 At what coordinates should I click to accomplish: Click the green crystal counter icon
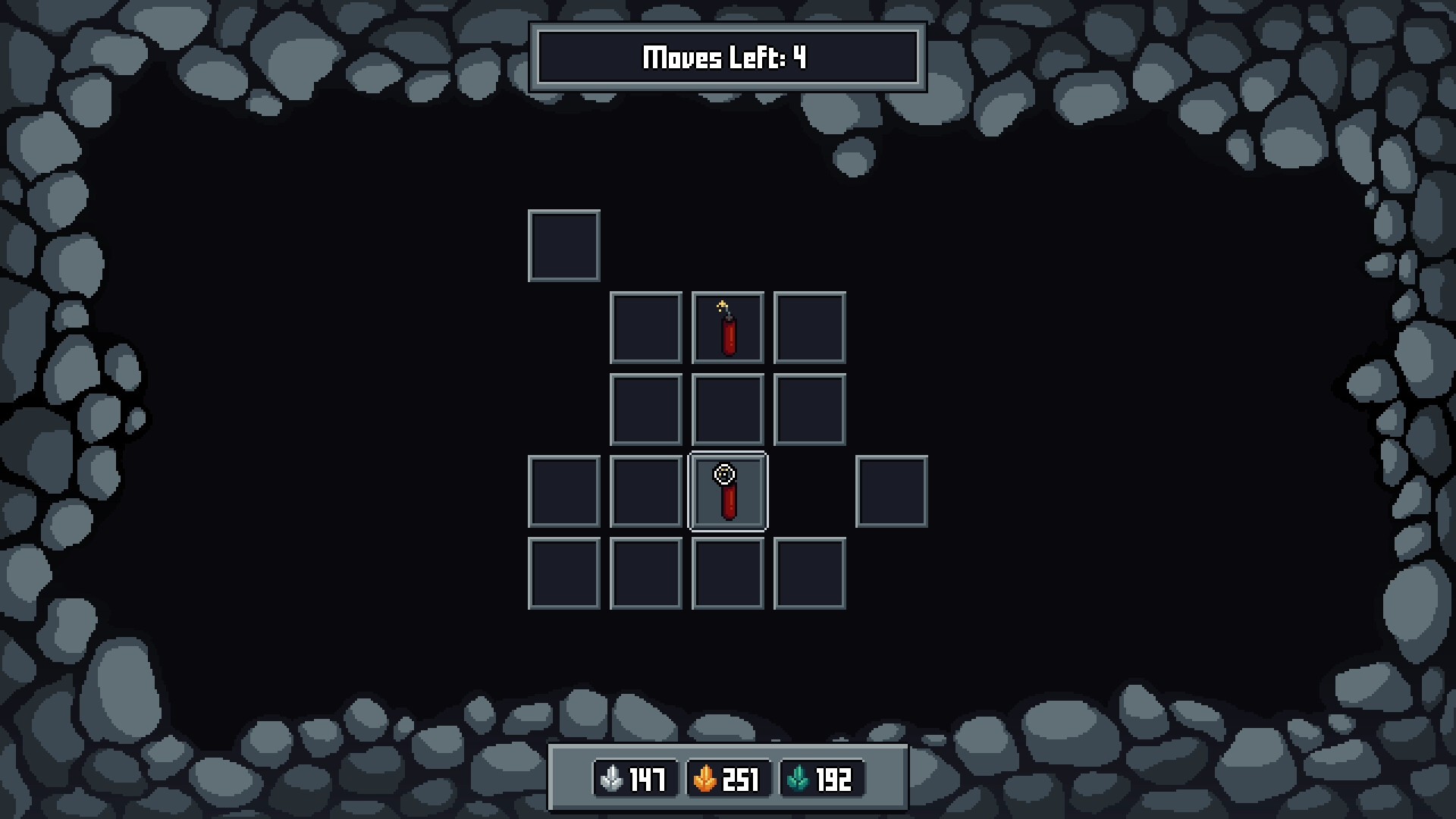(x=799, y=777)
